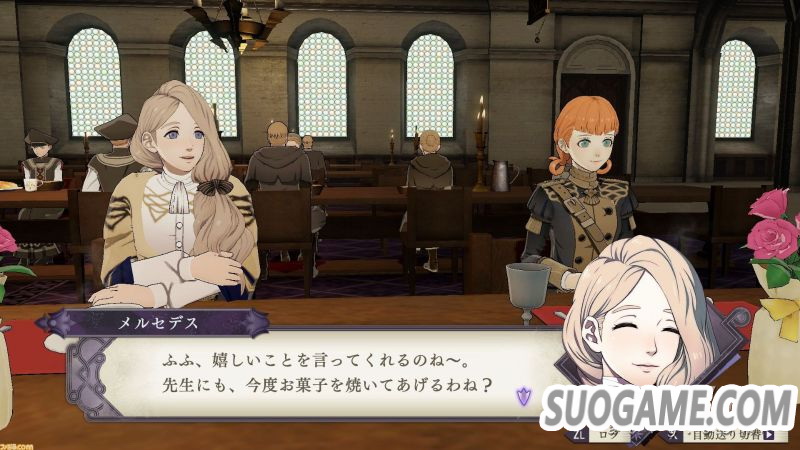Advance dialogue with the purple continue arrow
Viewport: 800px width, 450px height.
click(x=522, y=396)
